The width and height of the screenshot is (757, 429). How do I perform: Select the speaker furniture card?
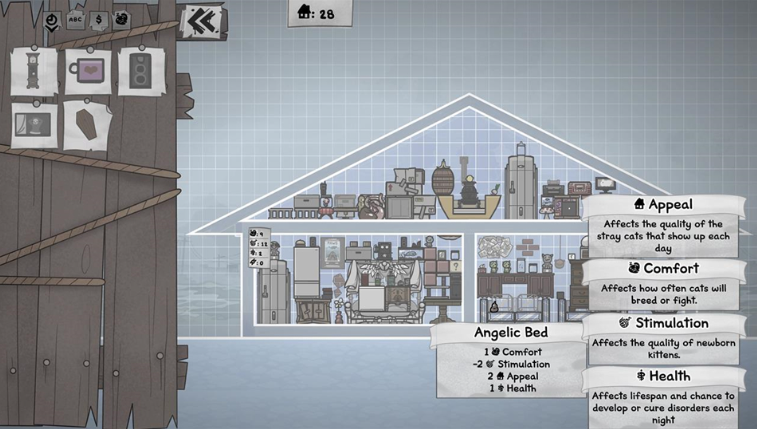pos(139,72)
